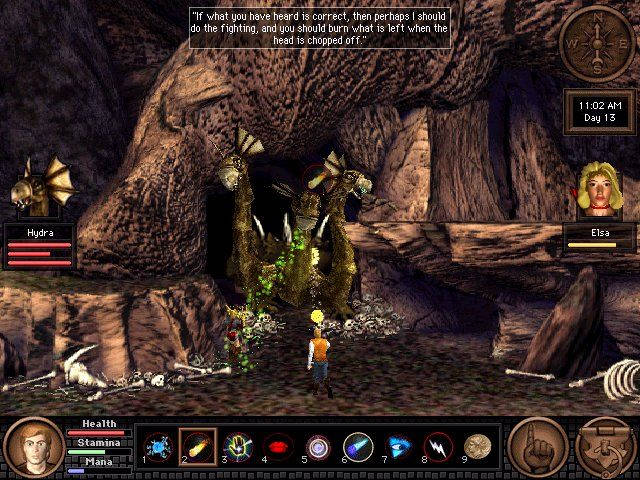
Task: Choose the comet orb spell in slot 6
Action: point(358,446)
